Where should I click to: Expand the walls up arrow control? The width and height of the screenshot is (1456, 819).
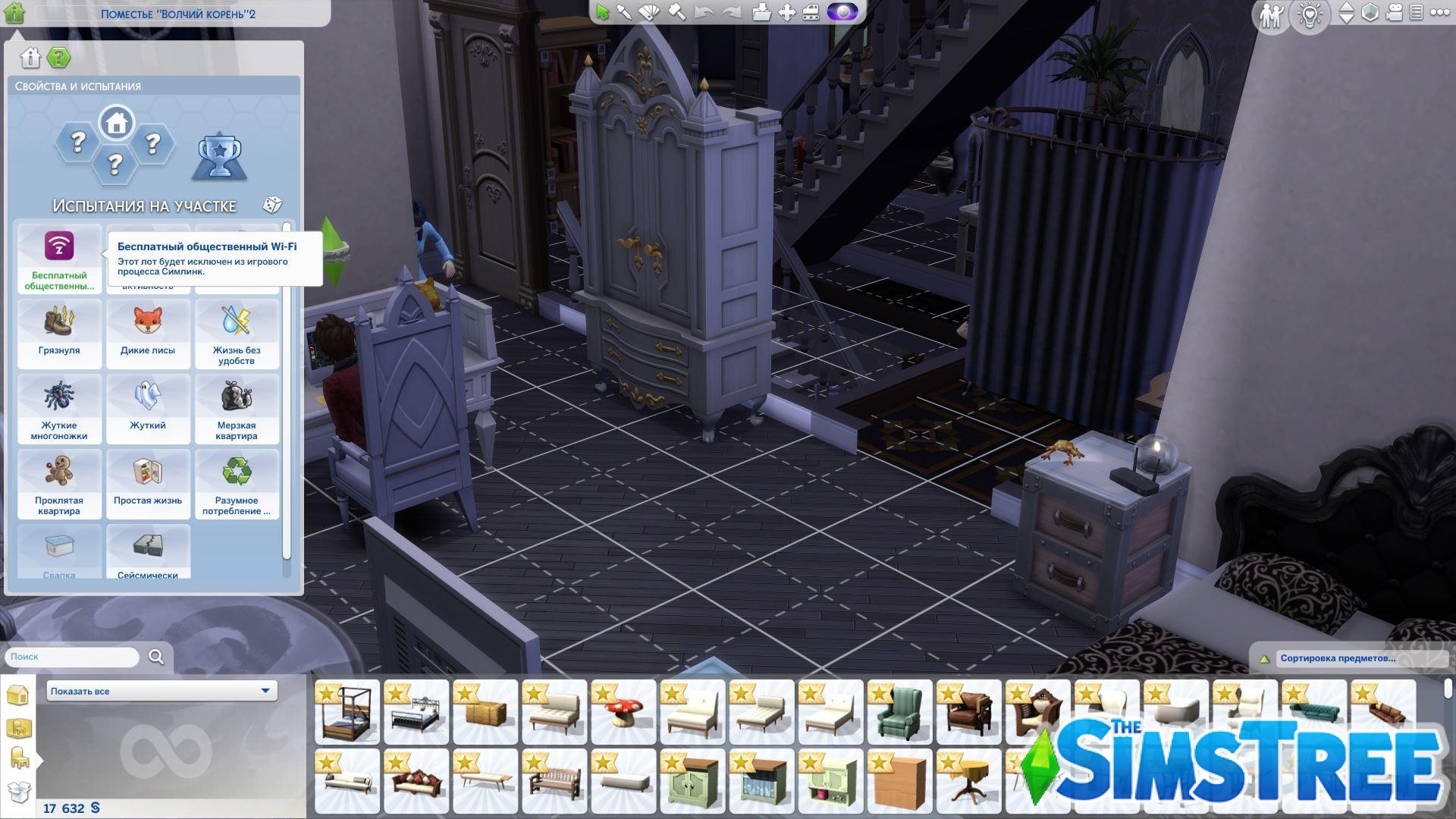coord(1346,8)
